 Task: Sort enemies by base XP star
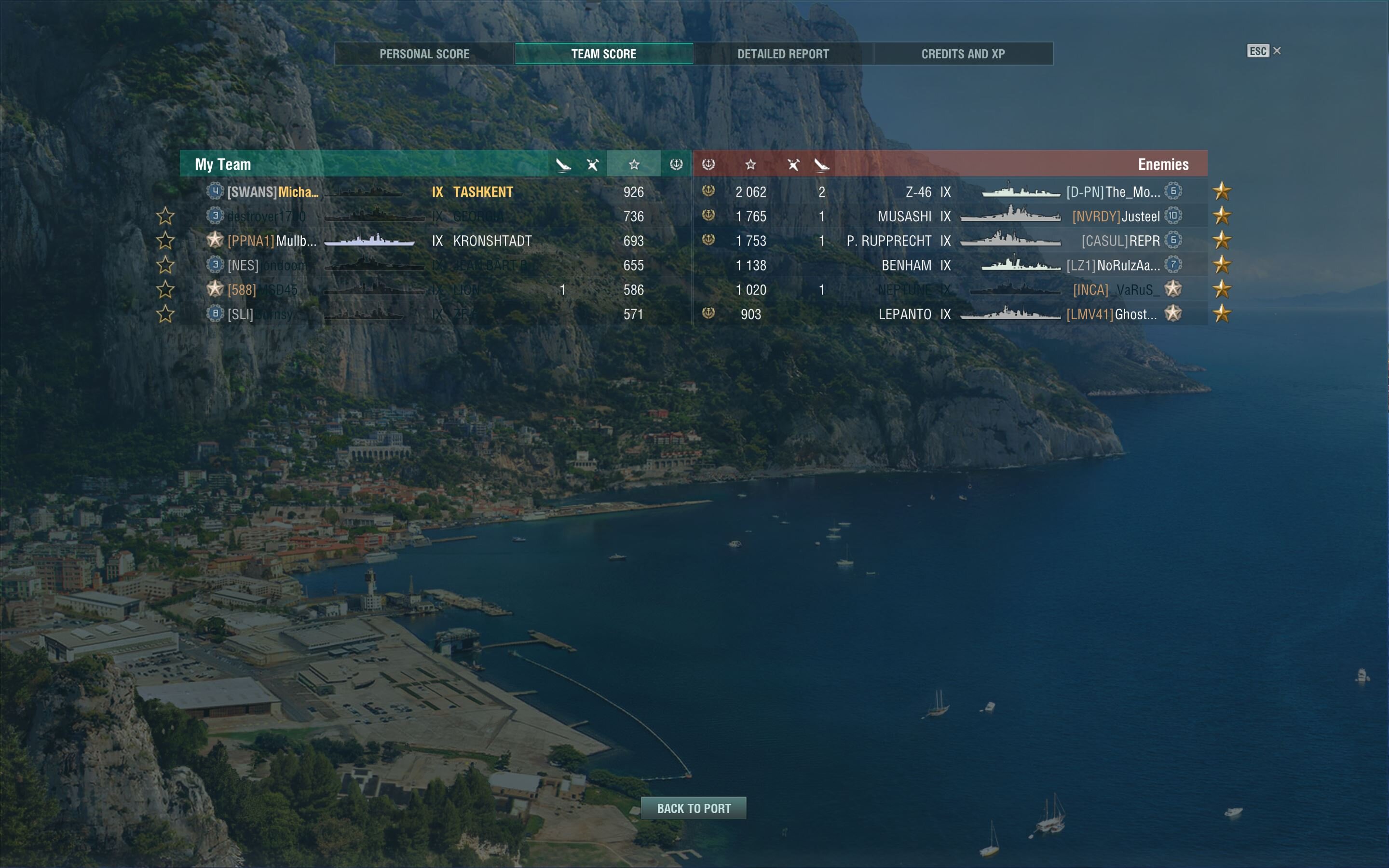pos(750,165)
